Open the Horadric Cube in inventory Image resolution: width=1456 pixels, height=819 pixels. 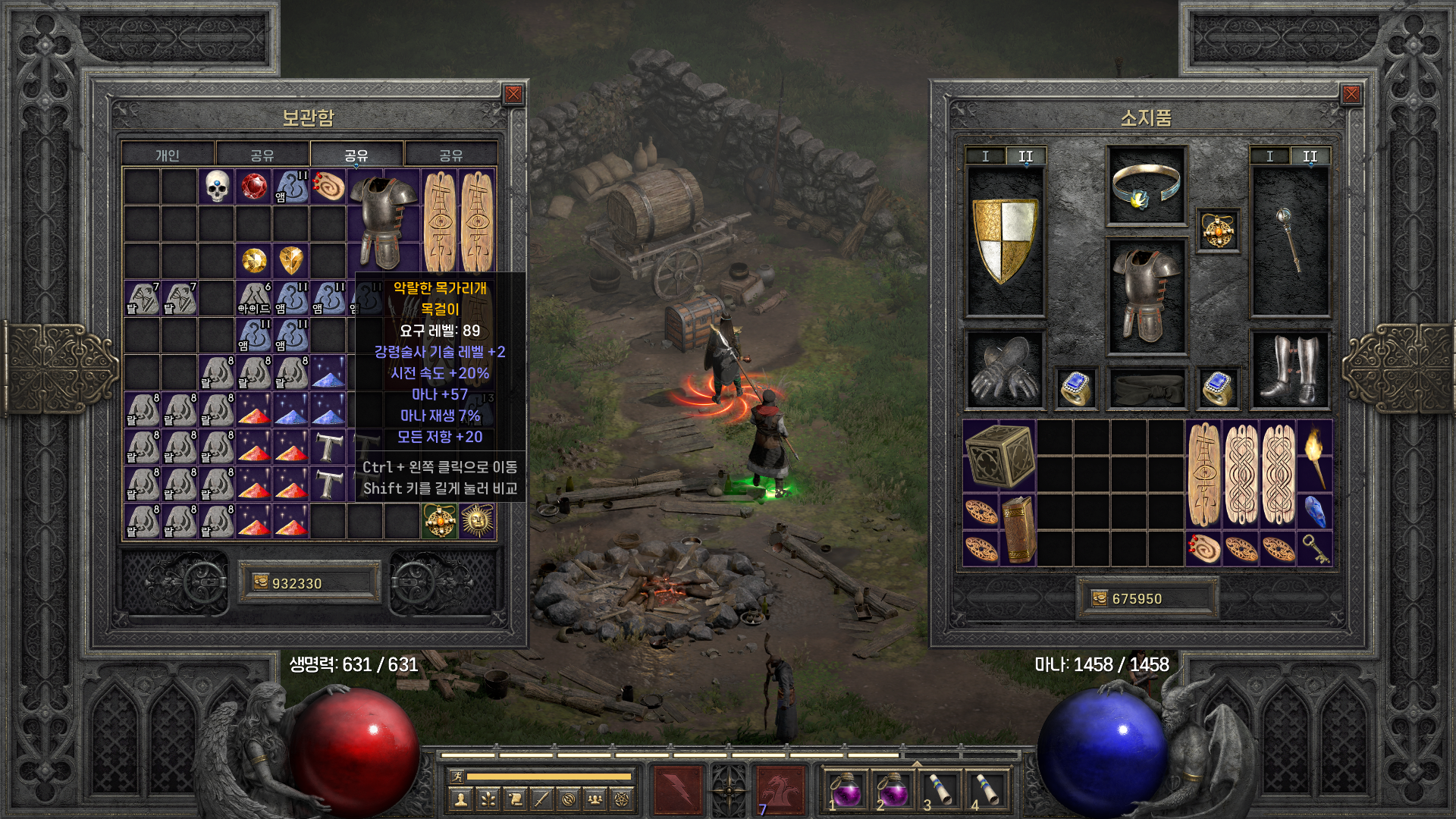click(999, 455)
